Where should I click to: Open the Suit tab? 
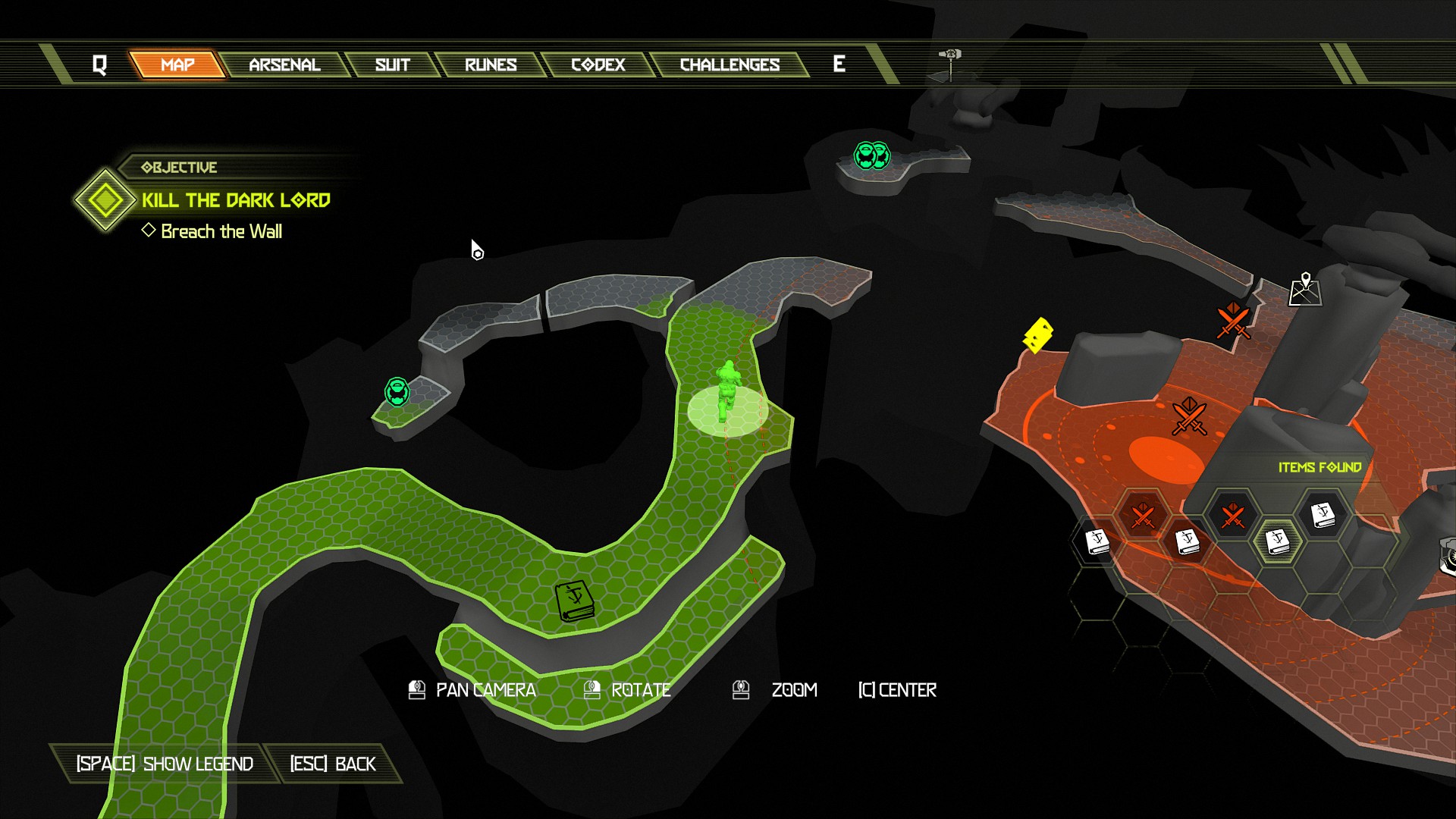point(392,65)
